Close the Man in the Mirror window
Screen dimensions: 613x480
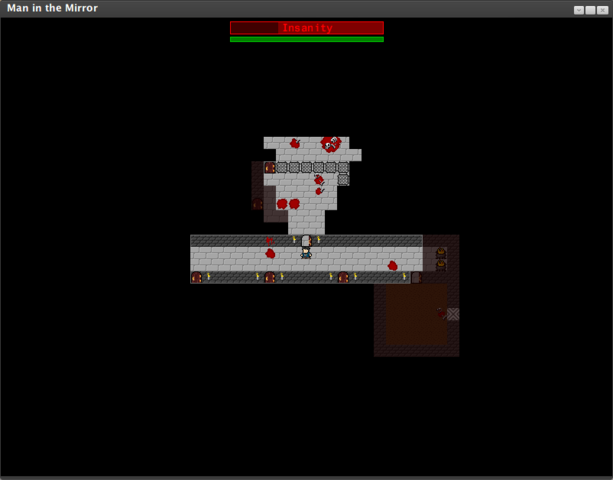[x=602, y=9]
